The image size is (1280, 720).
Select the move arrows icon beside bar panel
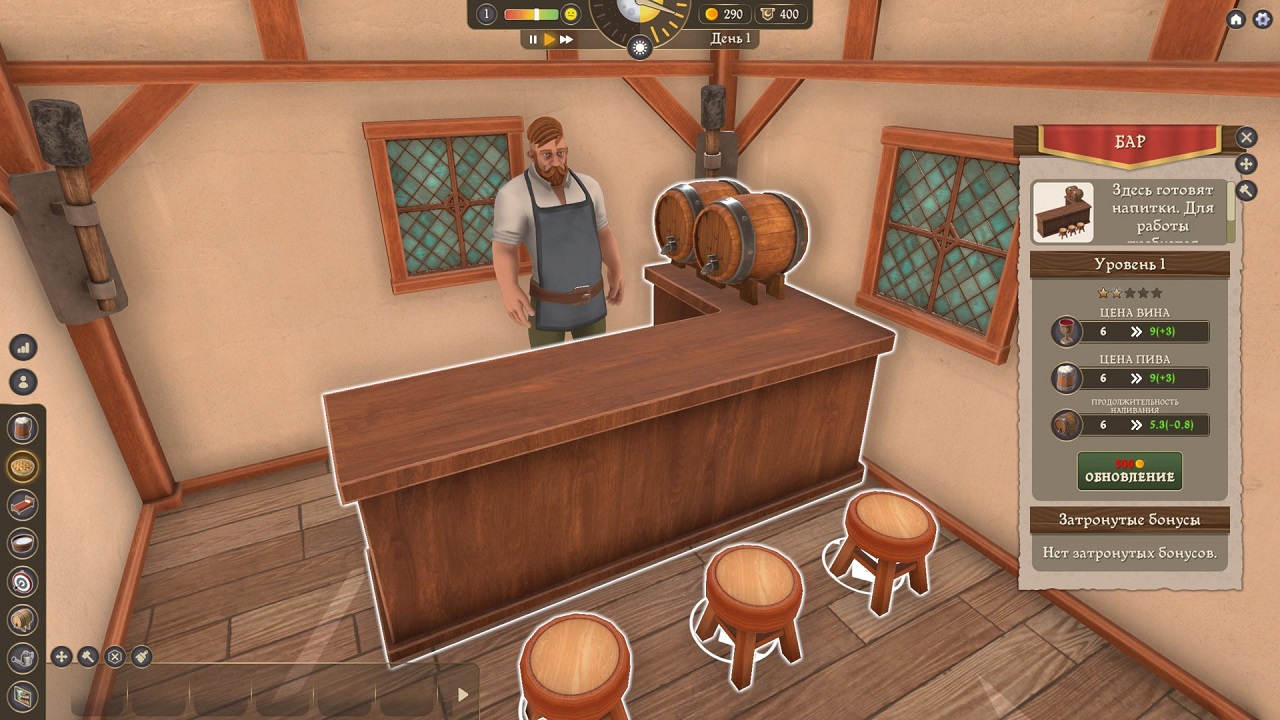(x=1246, y=164)
